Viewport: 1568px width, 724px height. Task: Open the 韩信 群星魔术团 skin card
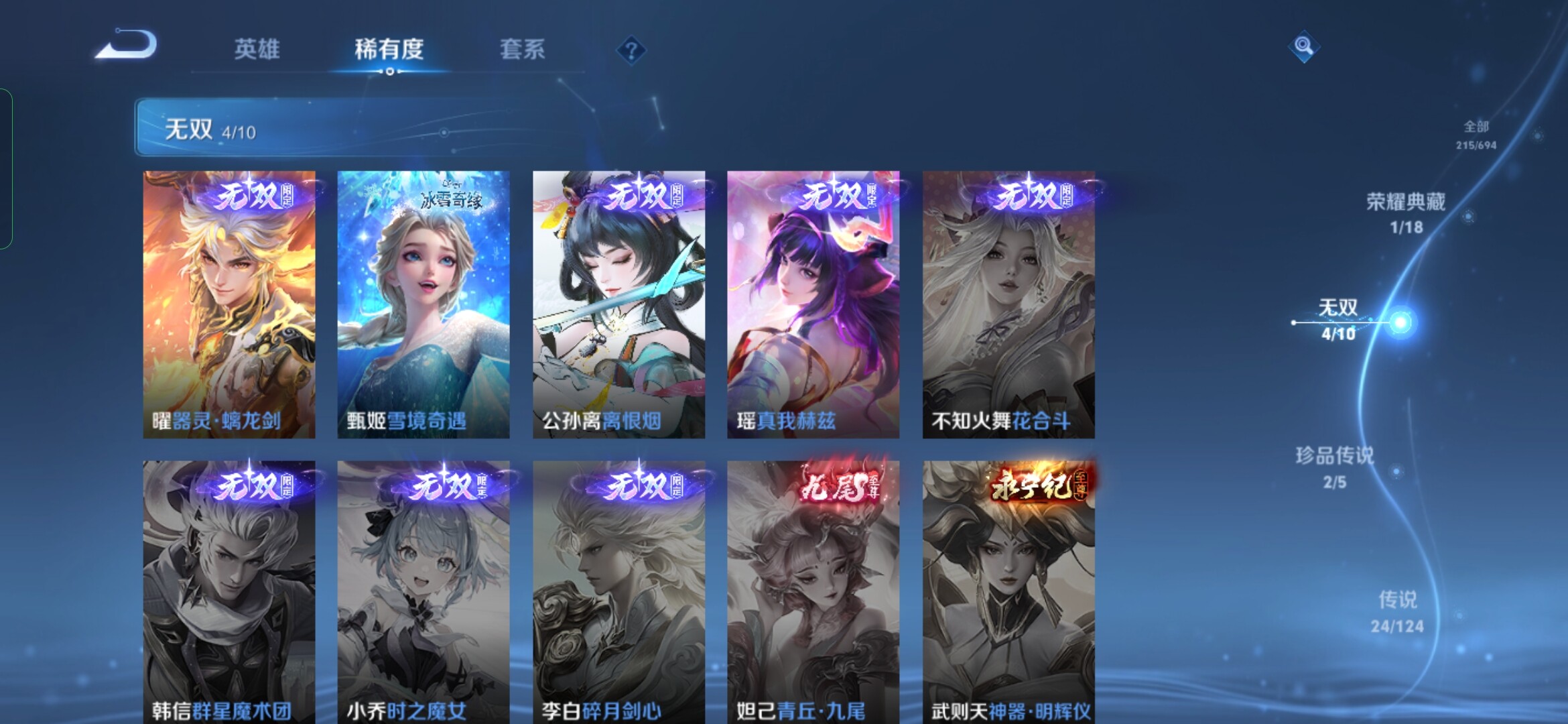pyautogui.click(x=229, y=592)
